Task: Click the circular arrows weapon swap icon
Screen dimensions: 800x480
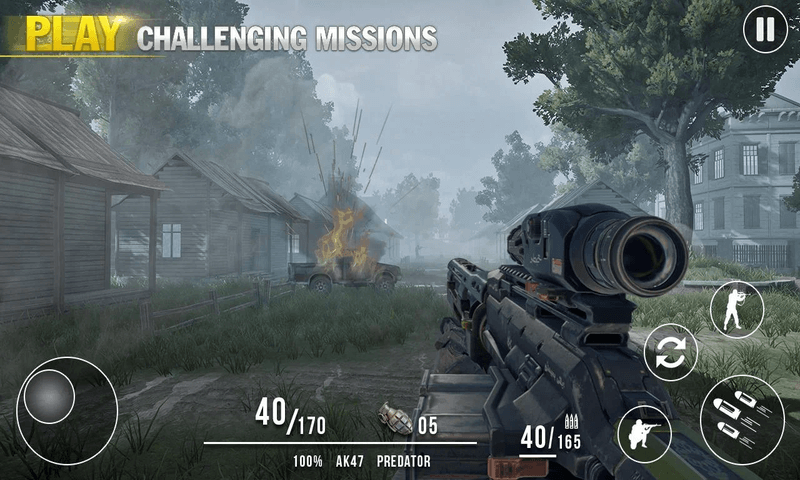Action: [670, 353]
